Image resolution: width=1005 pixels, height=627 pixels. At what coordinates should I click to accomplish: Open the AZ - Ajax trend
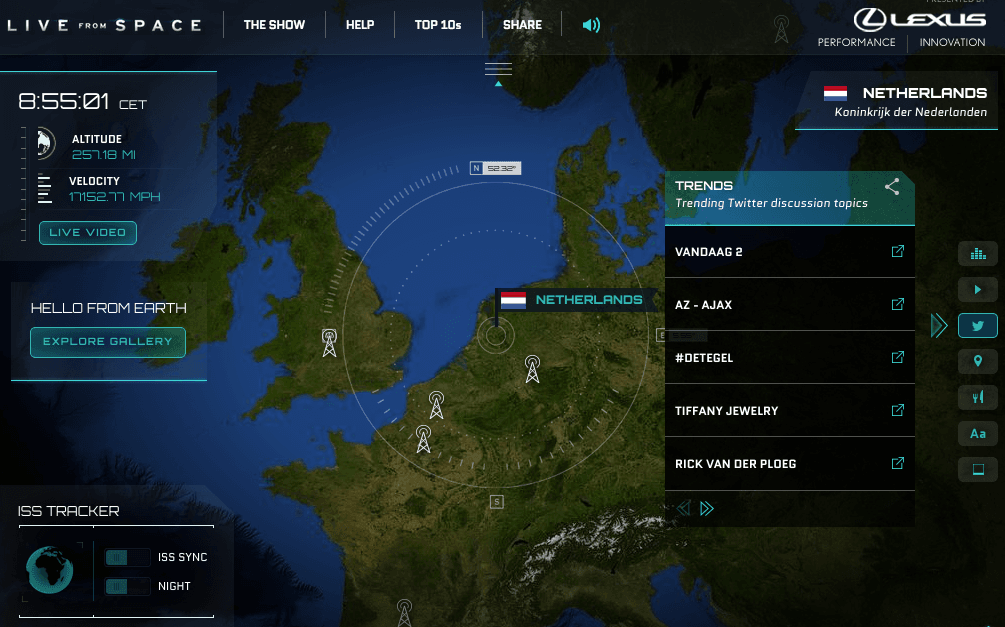point(897,304)
